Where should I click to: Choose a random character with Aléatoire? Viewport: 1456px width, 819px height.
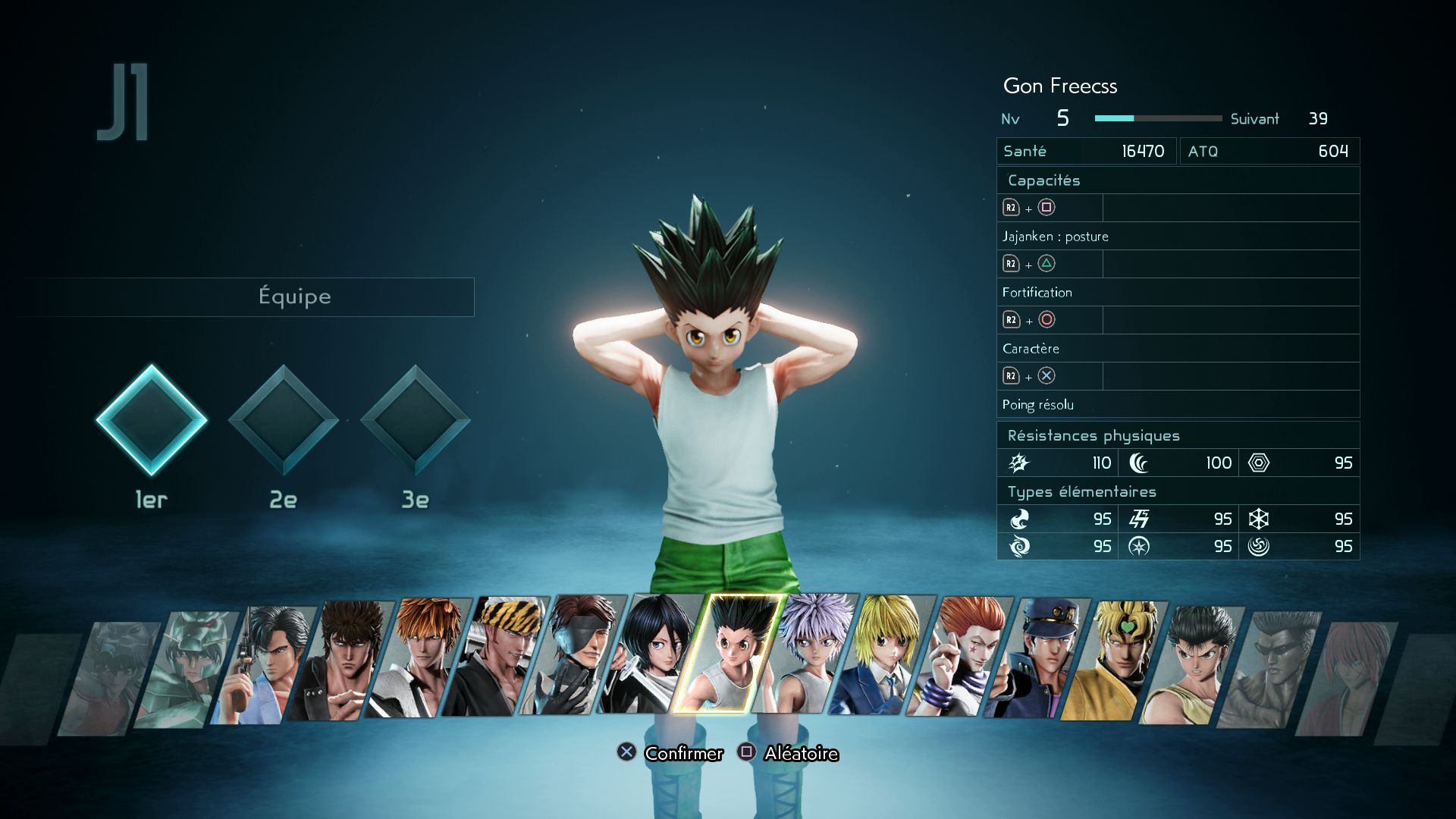pos(789,753)
